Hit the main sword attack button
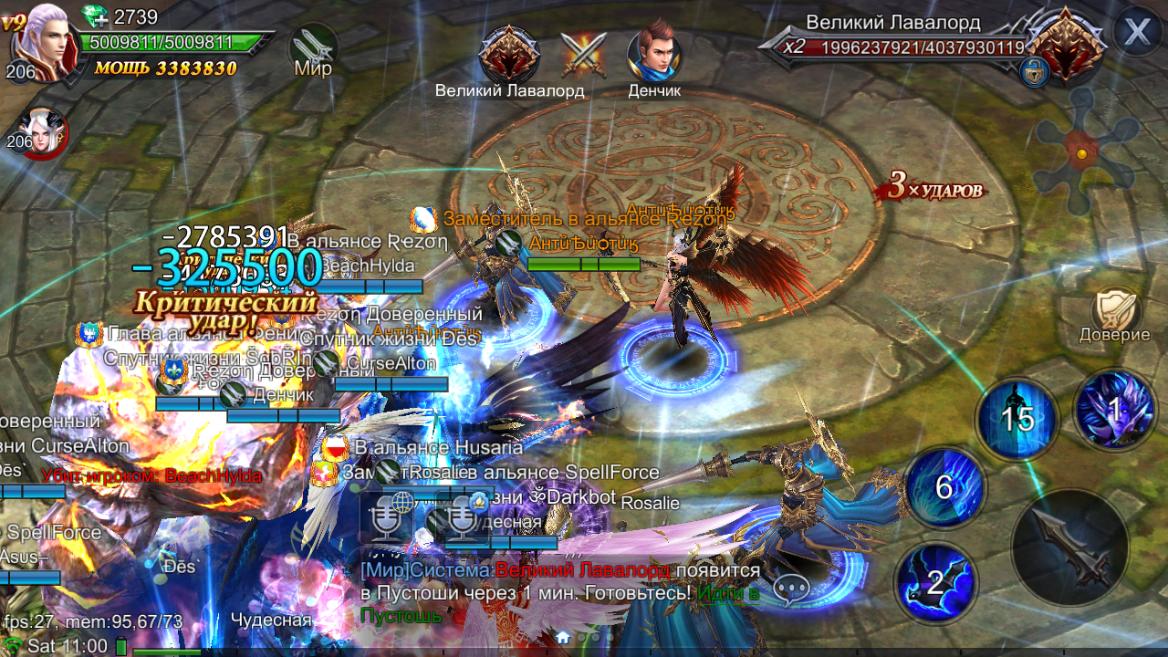This screenshot has width=1168, height=657. [x=1070, y=548]
